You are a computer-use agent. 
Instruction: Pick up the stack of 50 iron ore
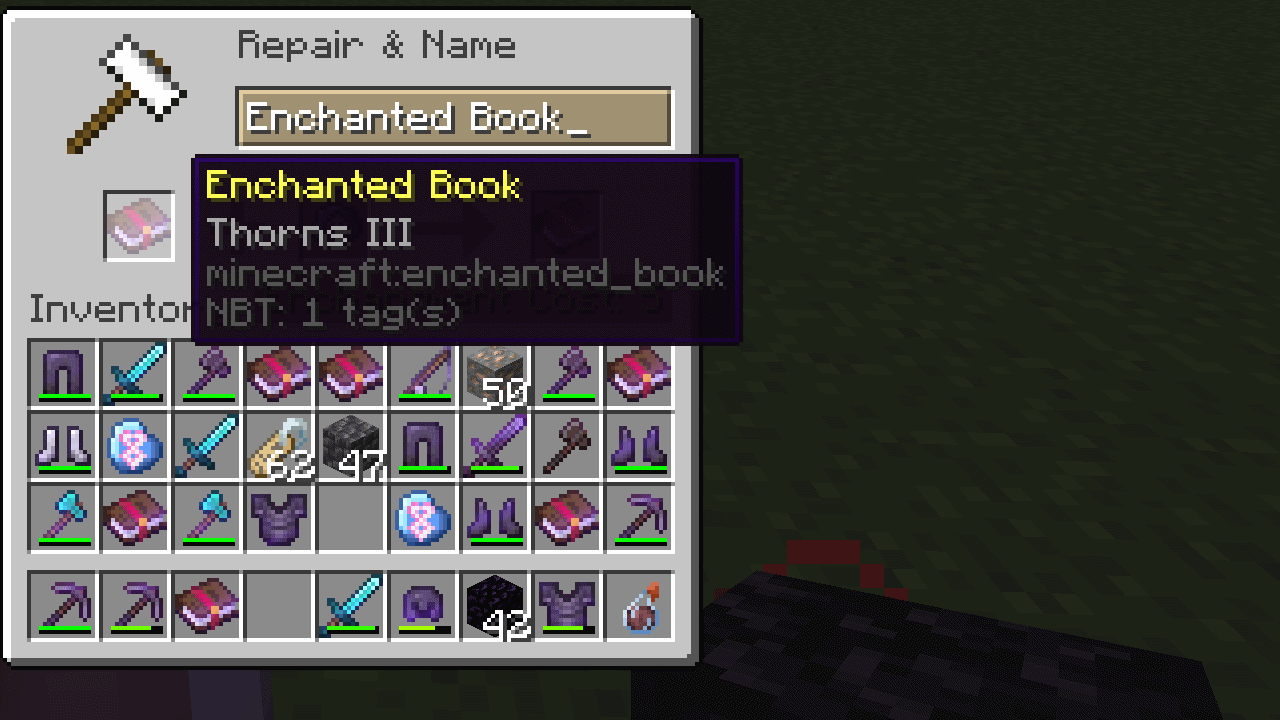494,375
